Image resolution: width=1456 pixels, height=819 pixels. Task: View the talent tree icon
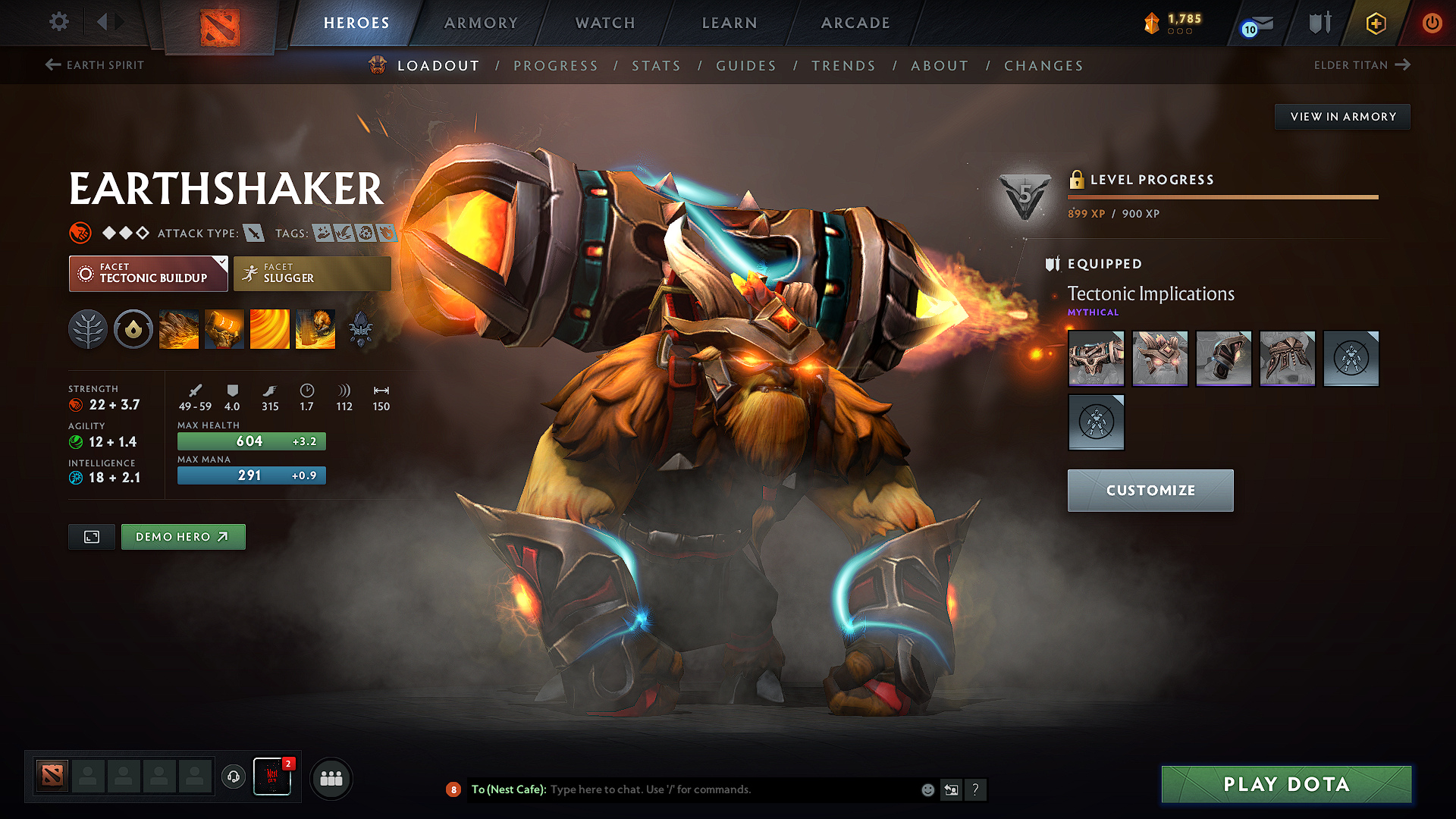click(x=88, y=328)
